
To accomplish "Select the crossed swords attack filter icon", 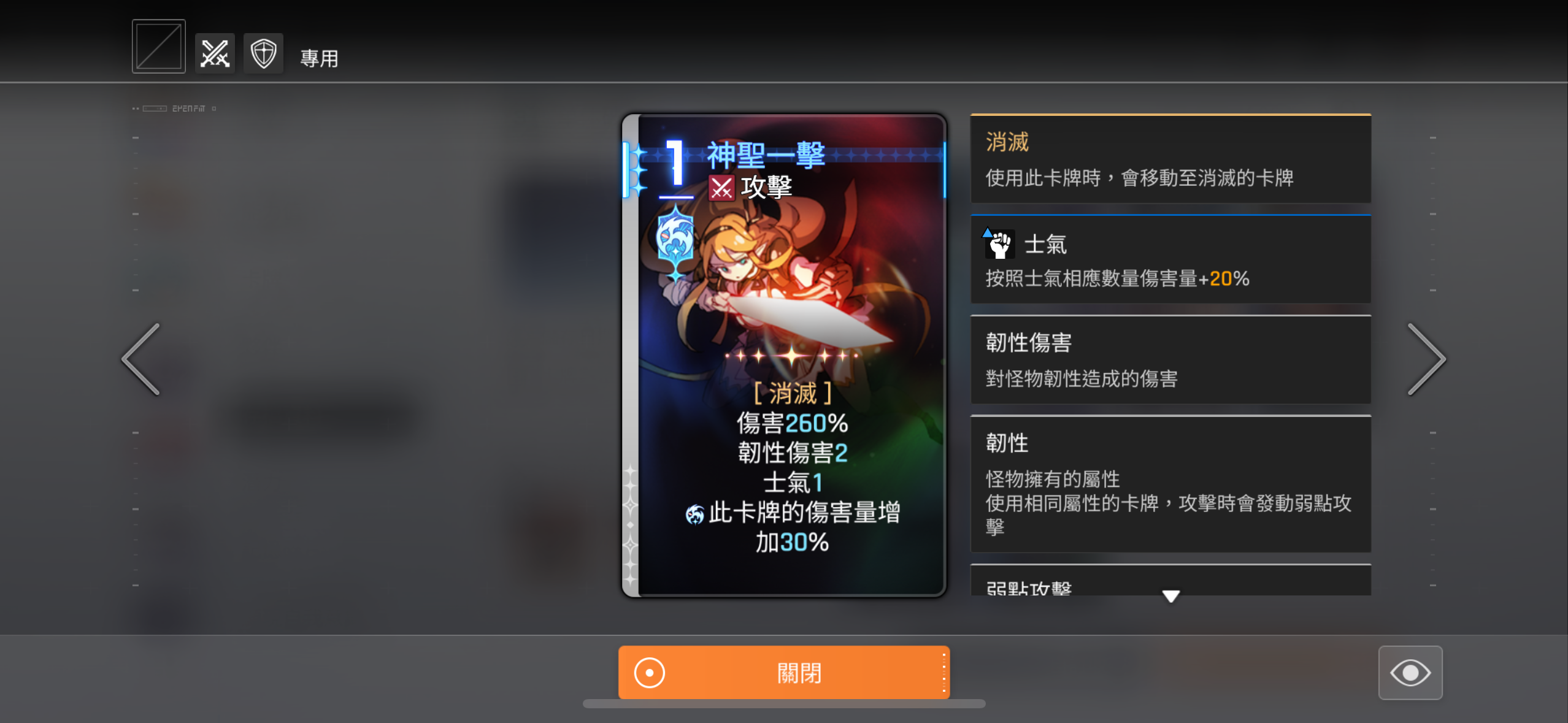I will click(214, 53).
